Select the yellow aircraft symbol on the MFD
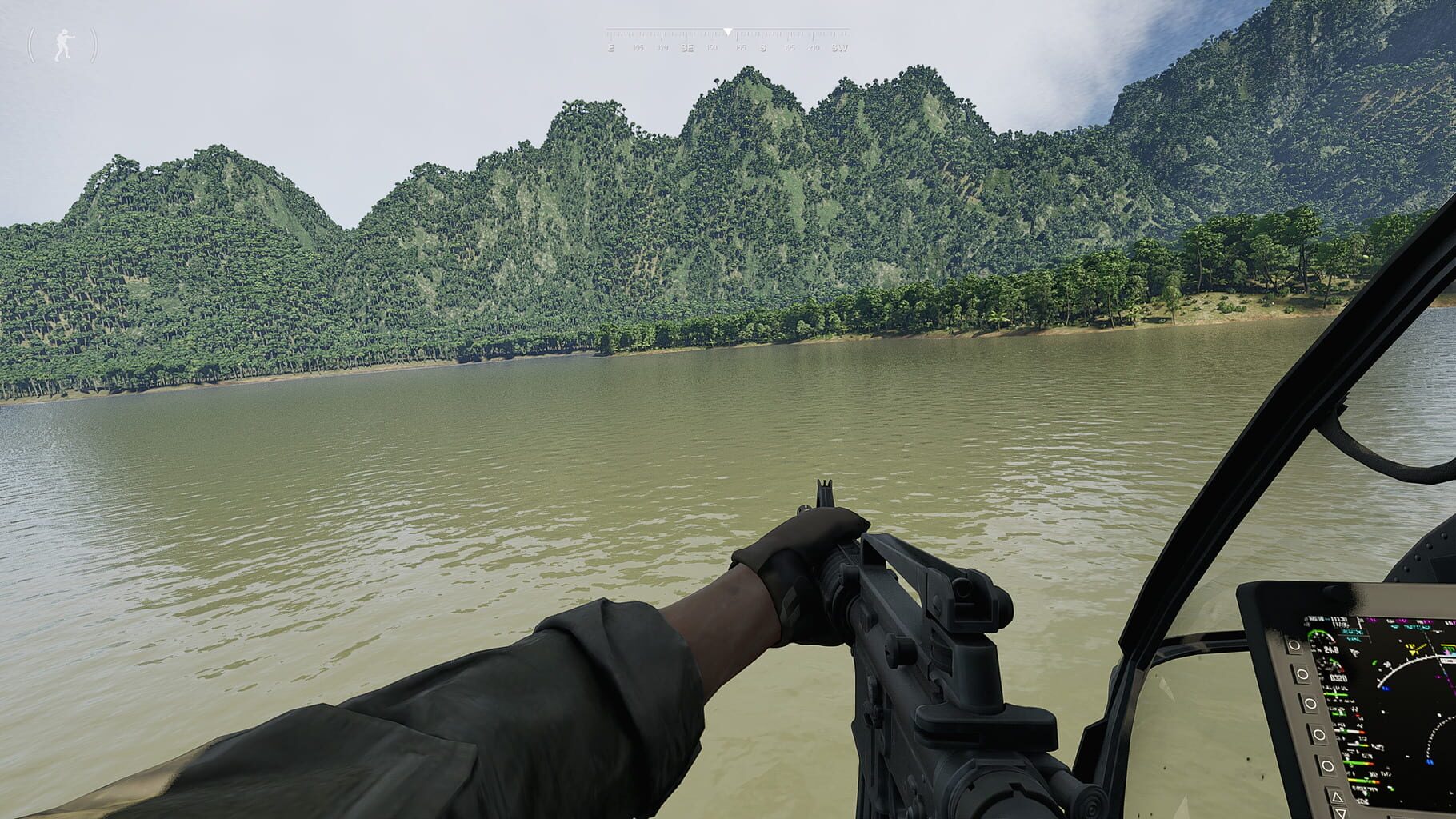 (x=1413, y=649)
